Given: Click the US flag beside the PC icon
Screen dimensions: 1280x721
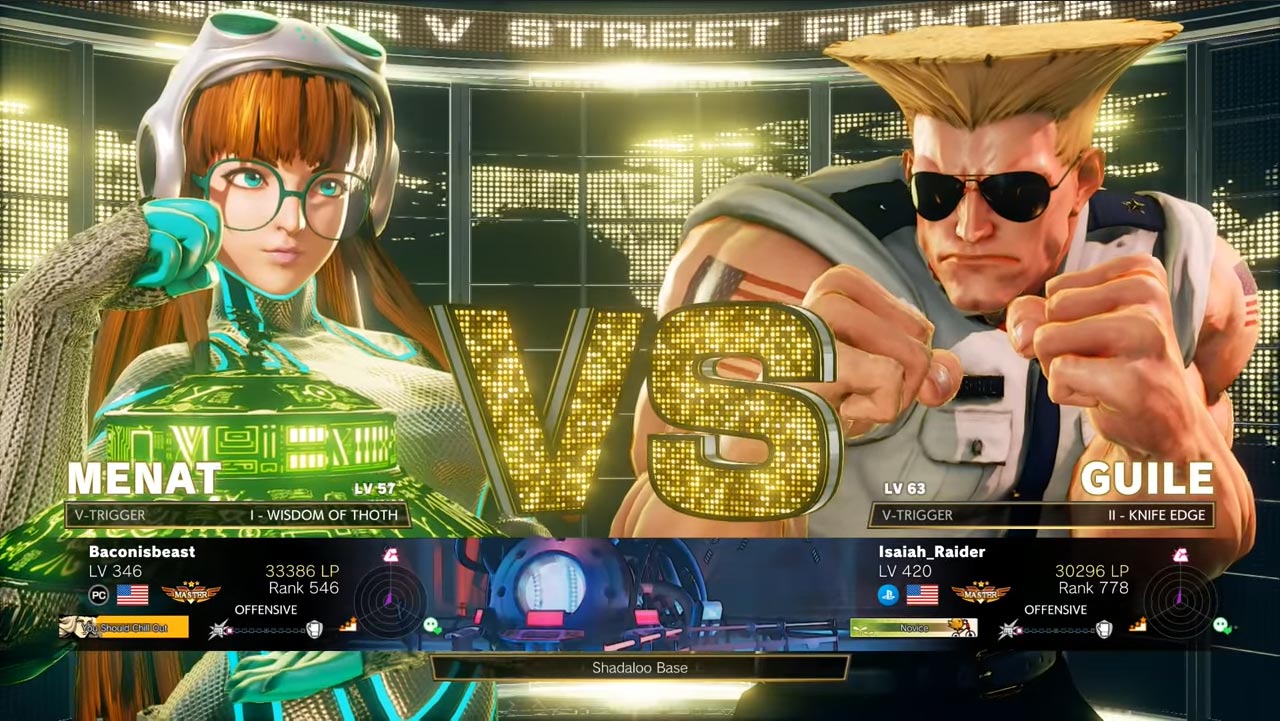Looking at the screenshot, I should (133, 595).
